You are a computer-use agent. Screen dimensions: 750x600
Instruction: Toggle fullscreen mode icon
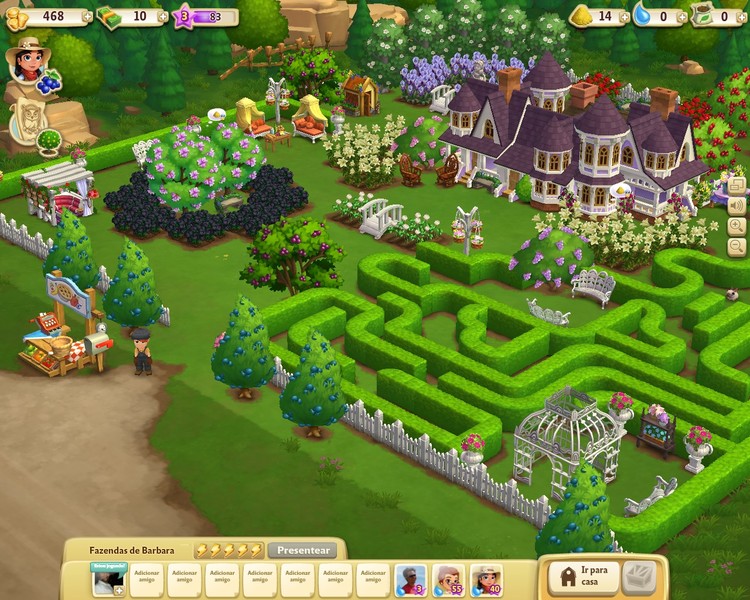click(x=737, y=185)
